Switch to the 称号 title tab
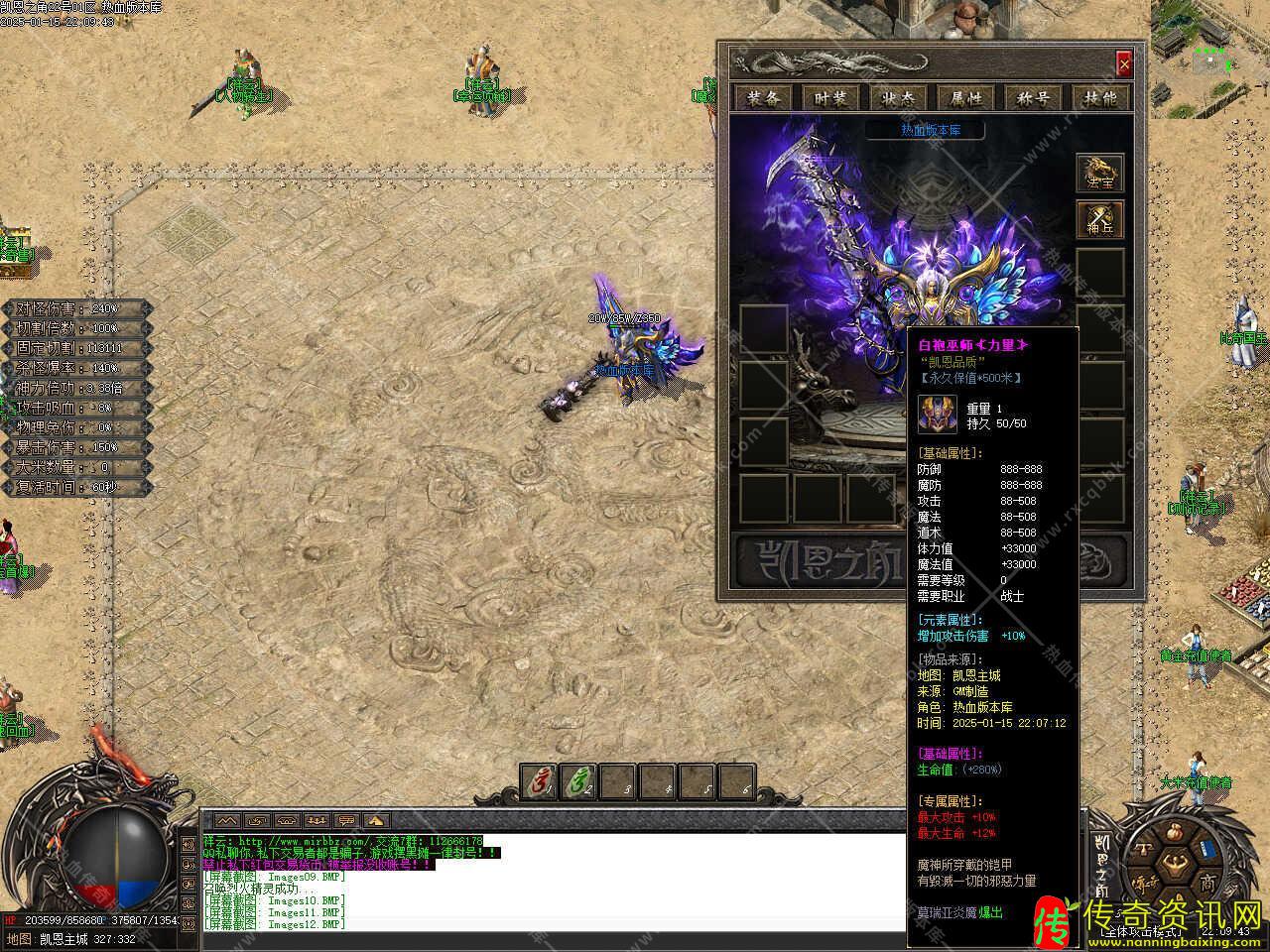The width and height of the screenshot is (1270, 952). pos(1033,97)
